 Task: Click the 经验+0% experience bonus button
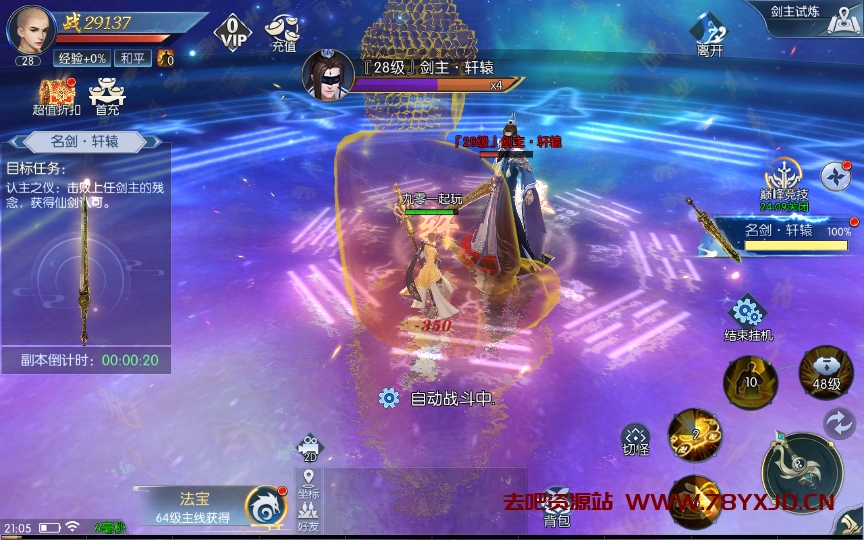(x=81, y=59)
